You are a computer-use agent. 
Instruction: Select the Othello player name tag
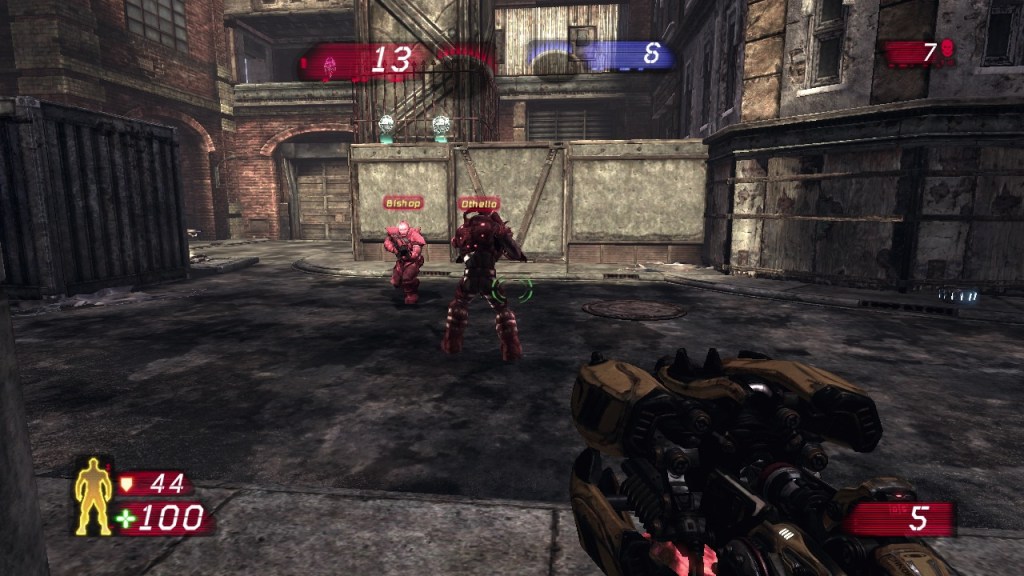(478, 204)
